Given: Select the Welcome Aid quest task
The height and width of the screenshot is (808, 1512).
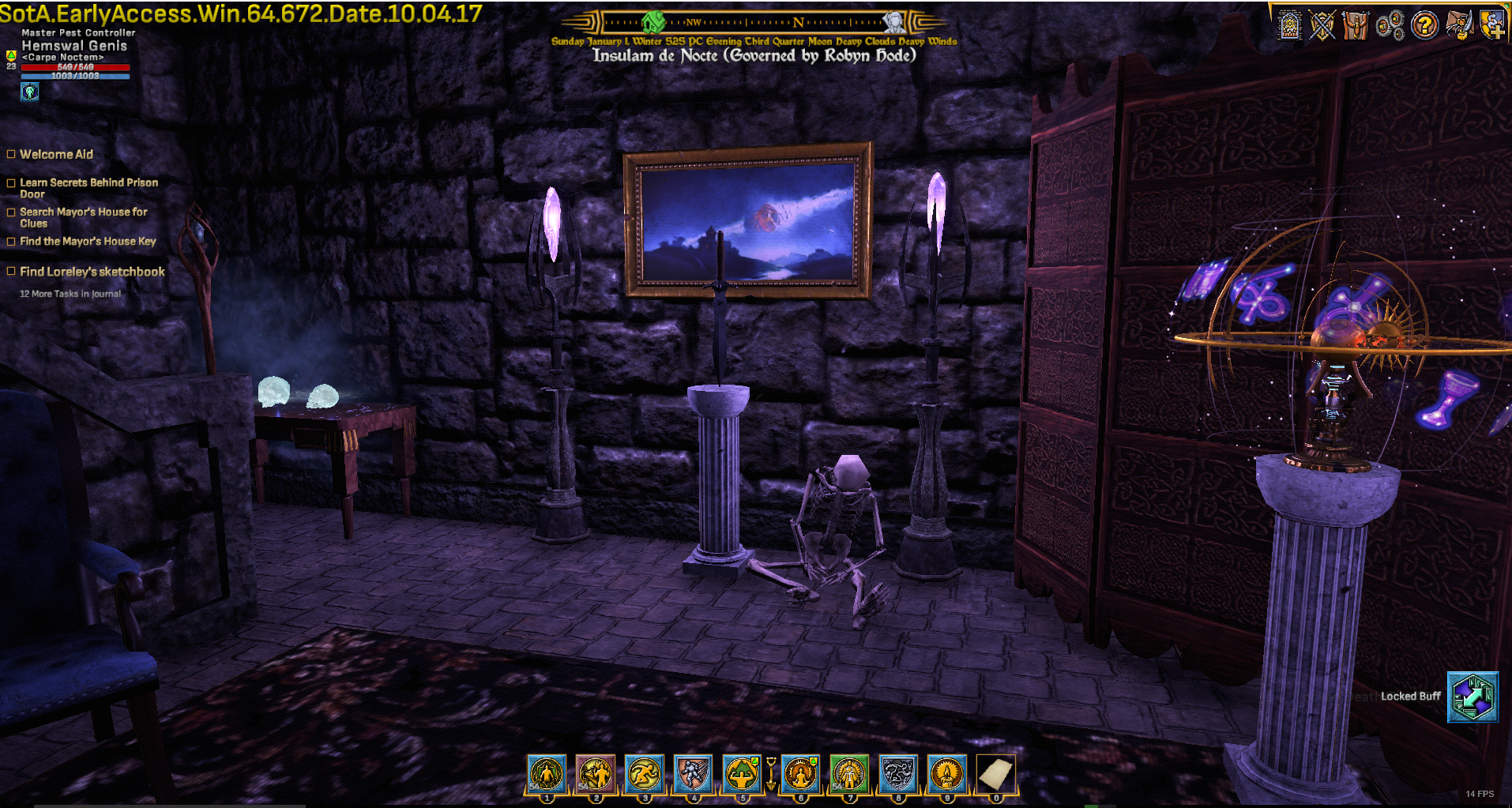Looking at the screenshot, I should (56, 155).
